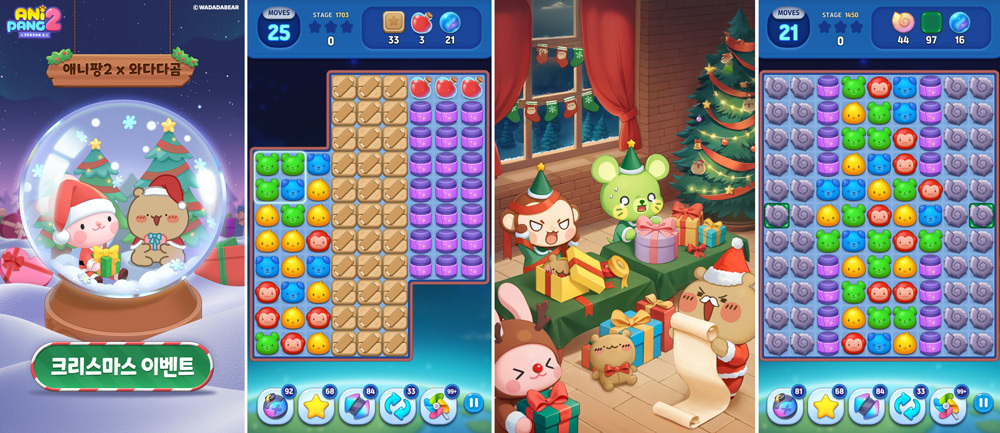This screenshot has height=433, width=1000.
Task: Select the striped spool booster in Stage 1450
Action: click(x=866, y=405)
